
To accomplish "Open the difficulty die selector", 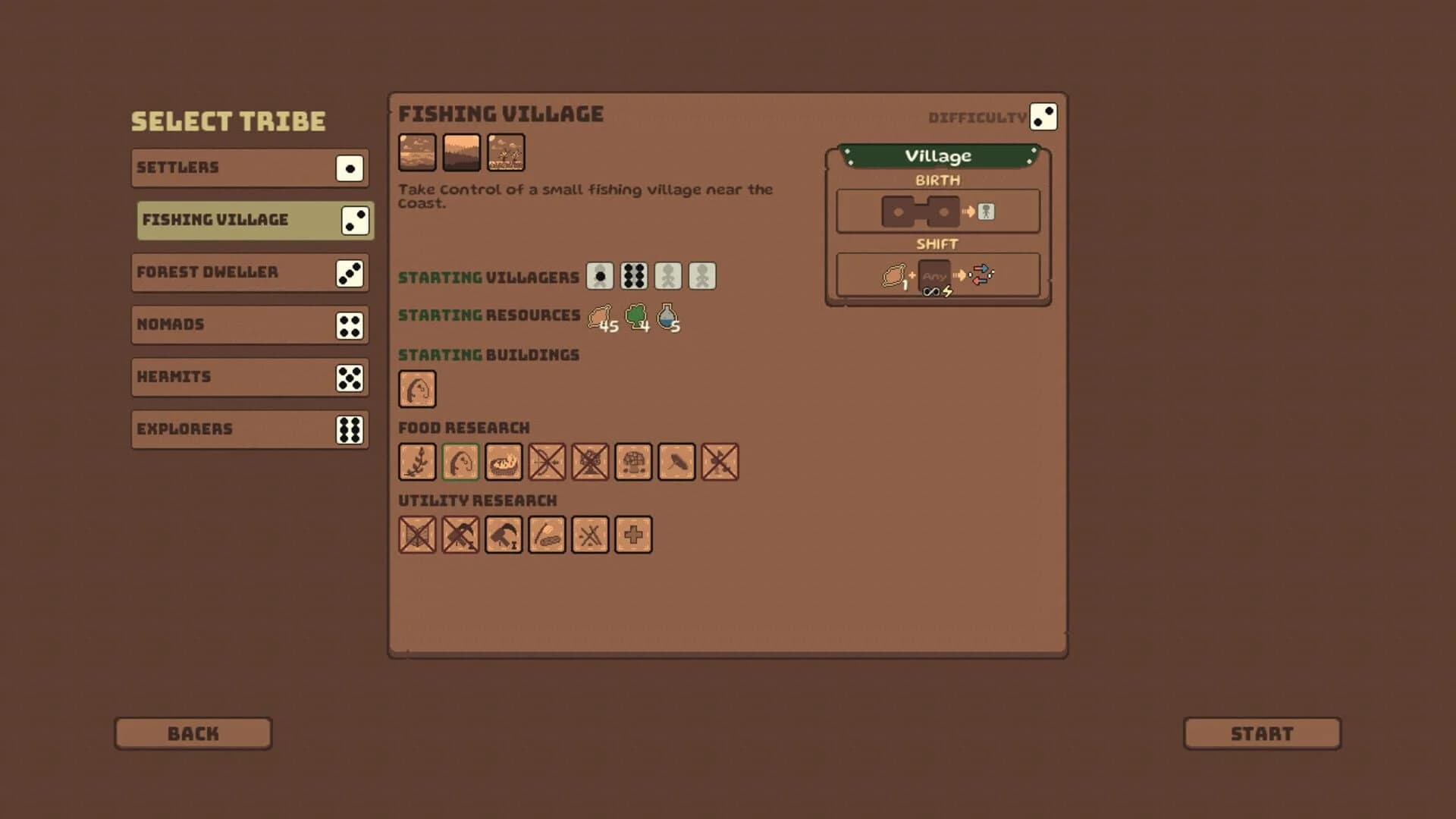I will [1045, 115].
